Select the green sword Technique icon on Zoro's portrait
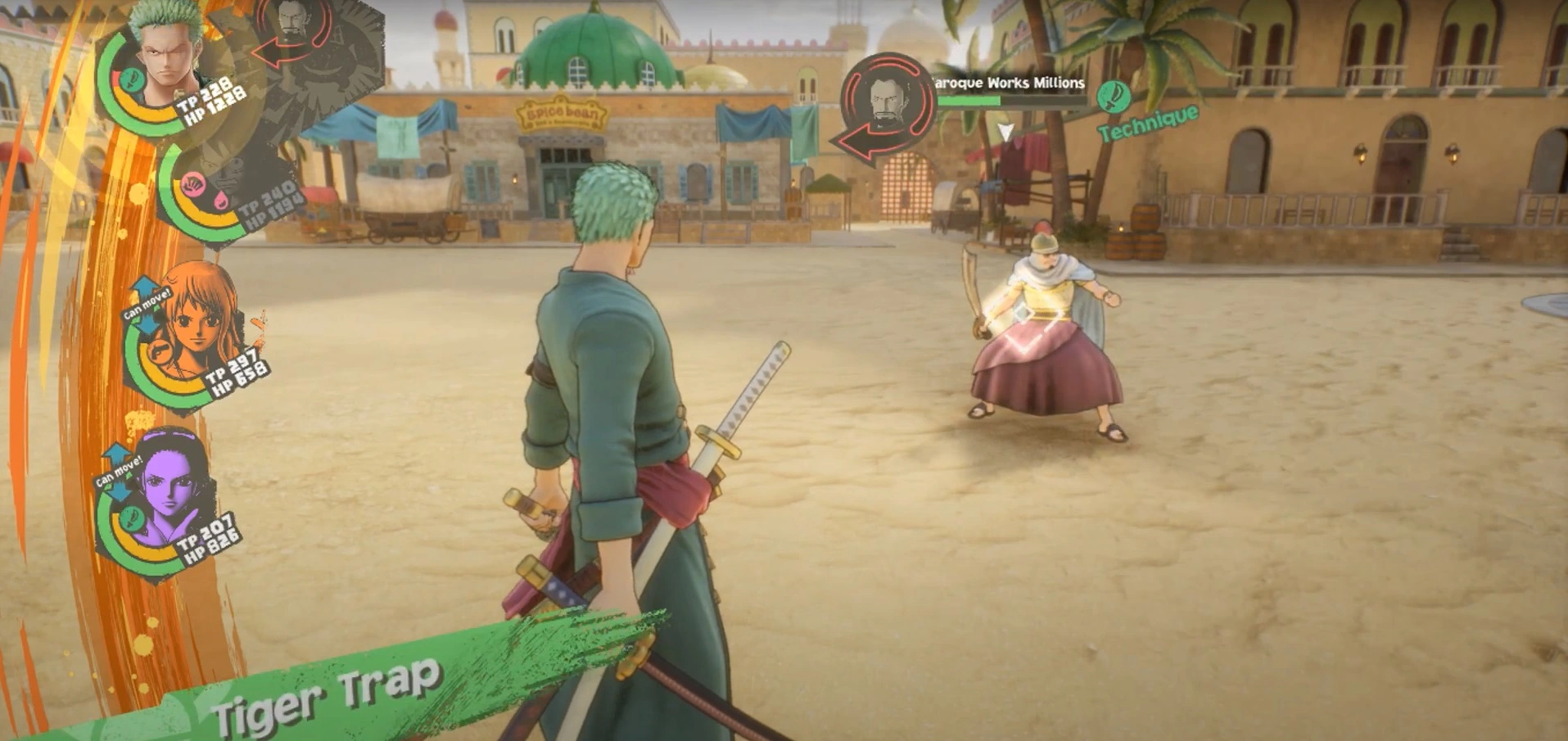The height and width of the screenshot is (741, 1568). pos(131,79)
